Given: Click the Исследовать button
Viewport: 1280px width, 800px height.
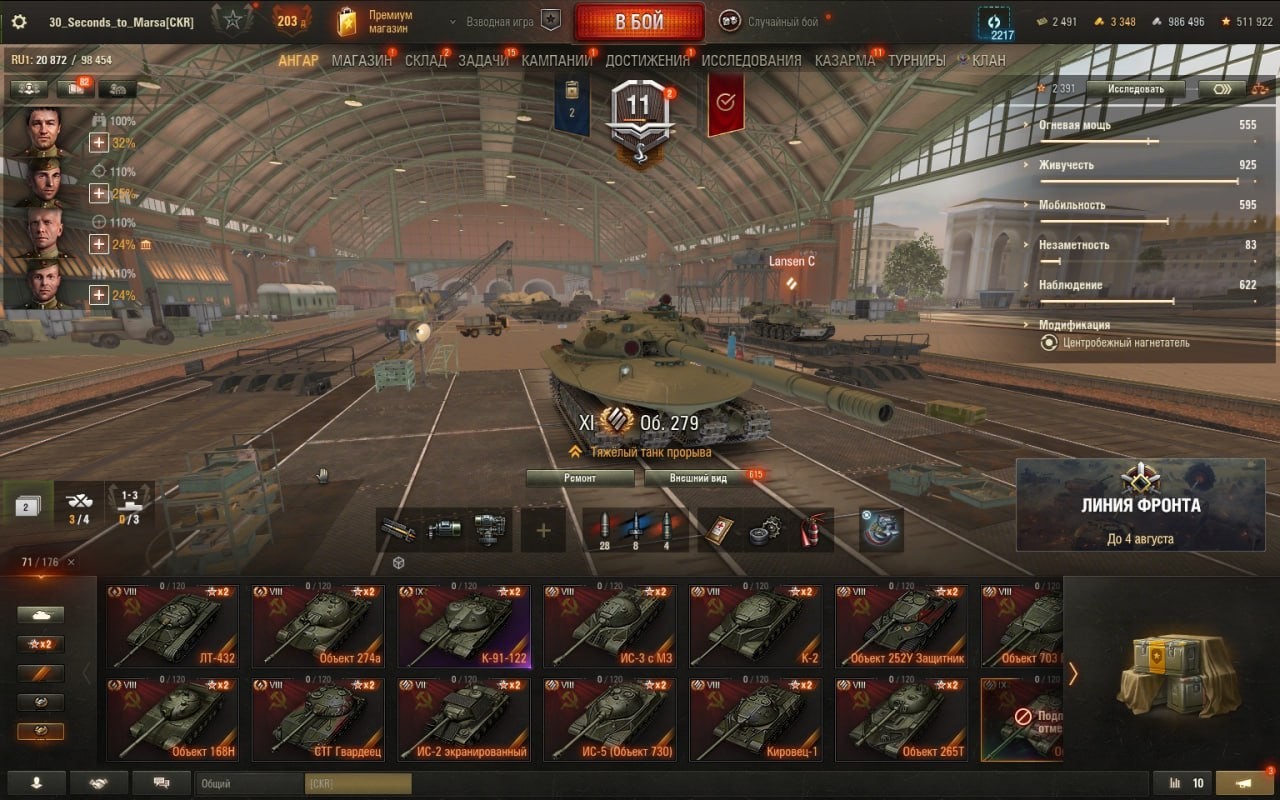Looking at the screenshot, I should [1135, 89].
